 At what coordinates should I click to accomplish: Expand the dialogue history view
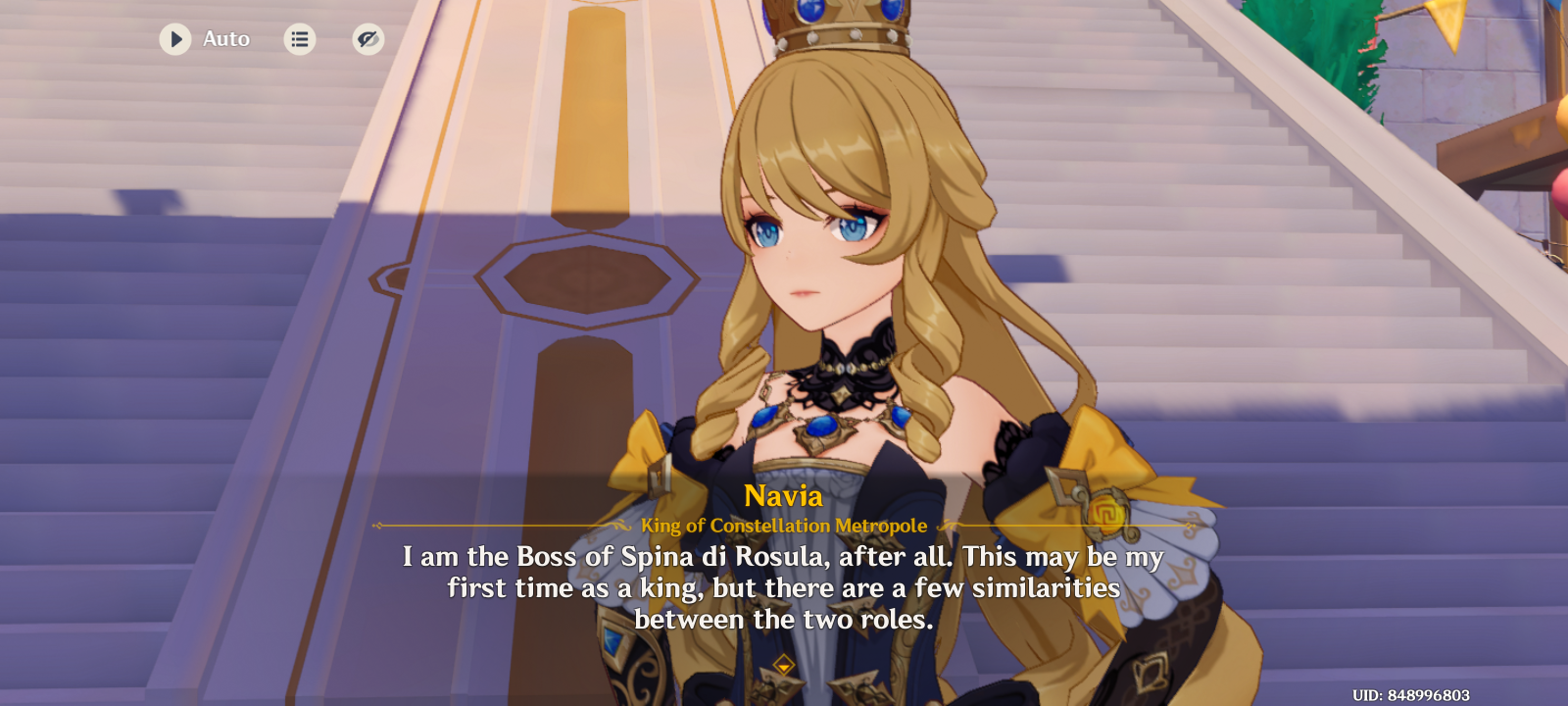(x=299, y=39)
